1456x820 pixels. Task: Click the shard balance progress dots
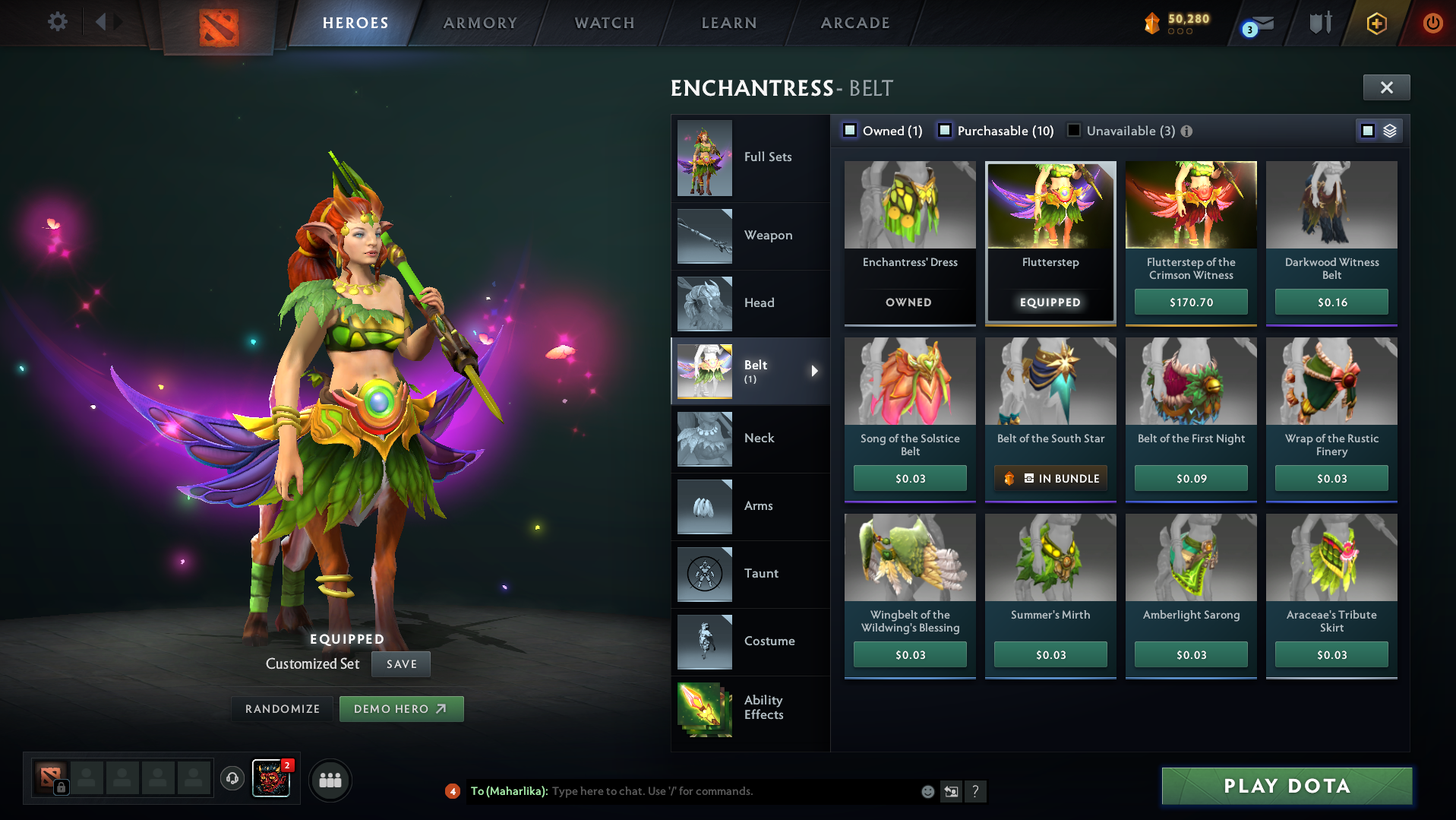tap(1180, 33)
